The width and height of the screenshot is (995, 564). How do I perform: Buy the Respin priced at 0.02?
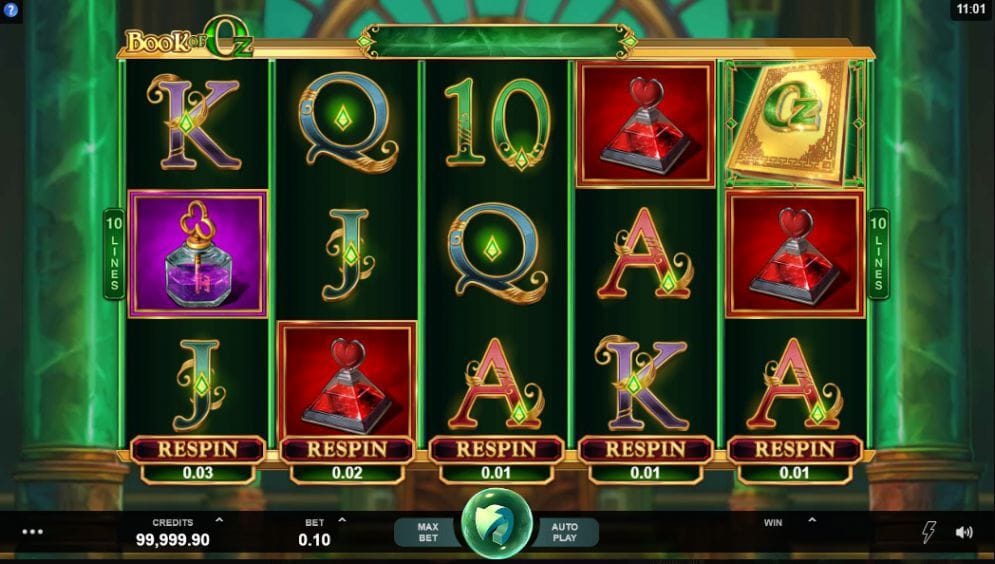(348, 450)
